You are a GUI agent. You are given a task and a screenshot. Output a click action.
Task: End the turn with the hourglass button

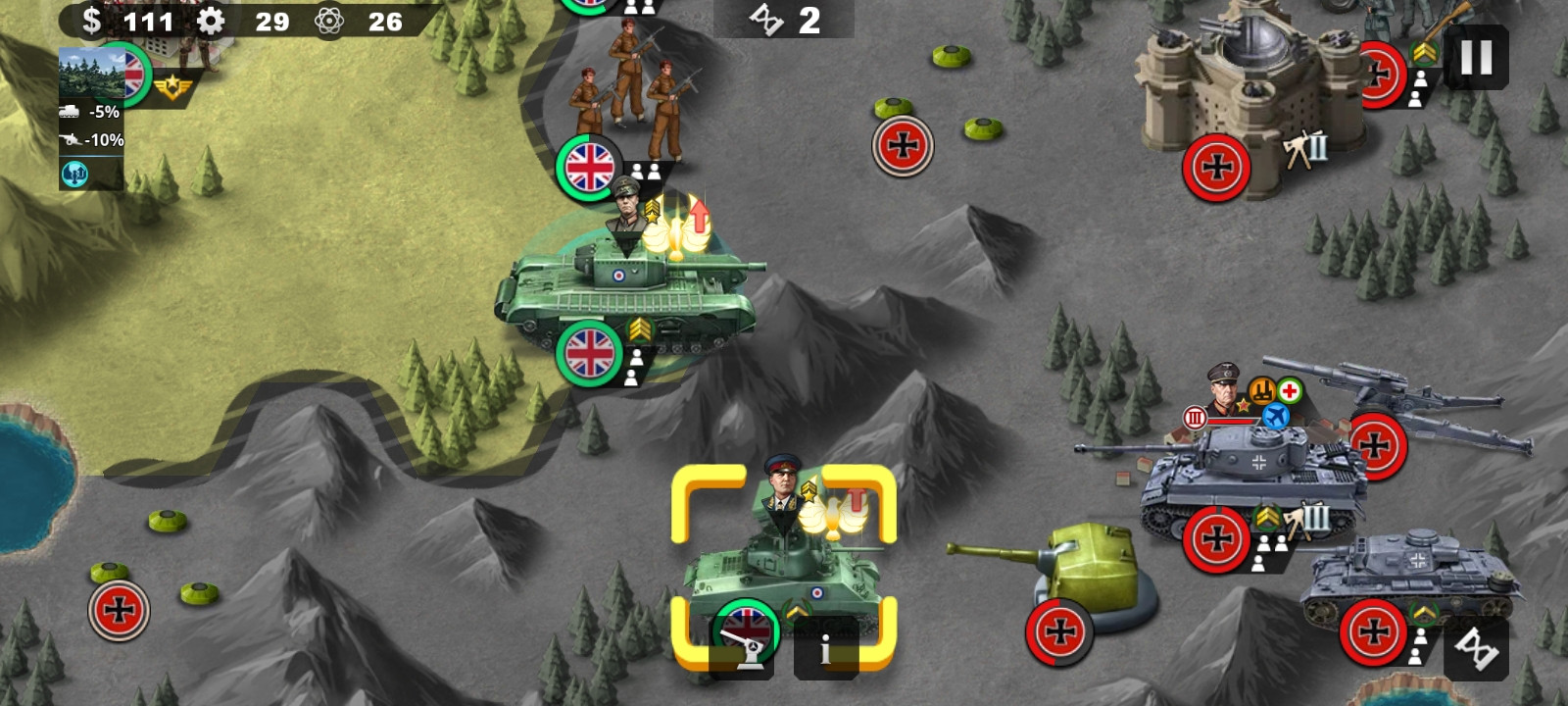[1476, 648]
